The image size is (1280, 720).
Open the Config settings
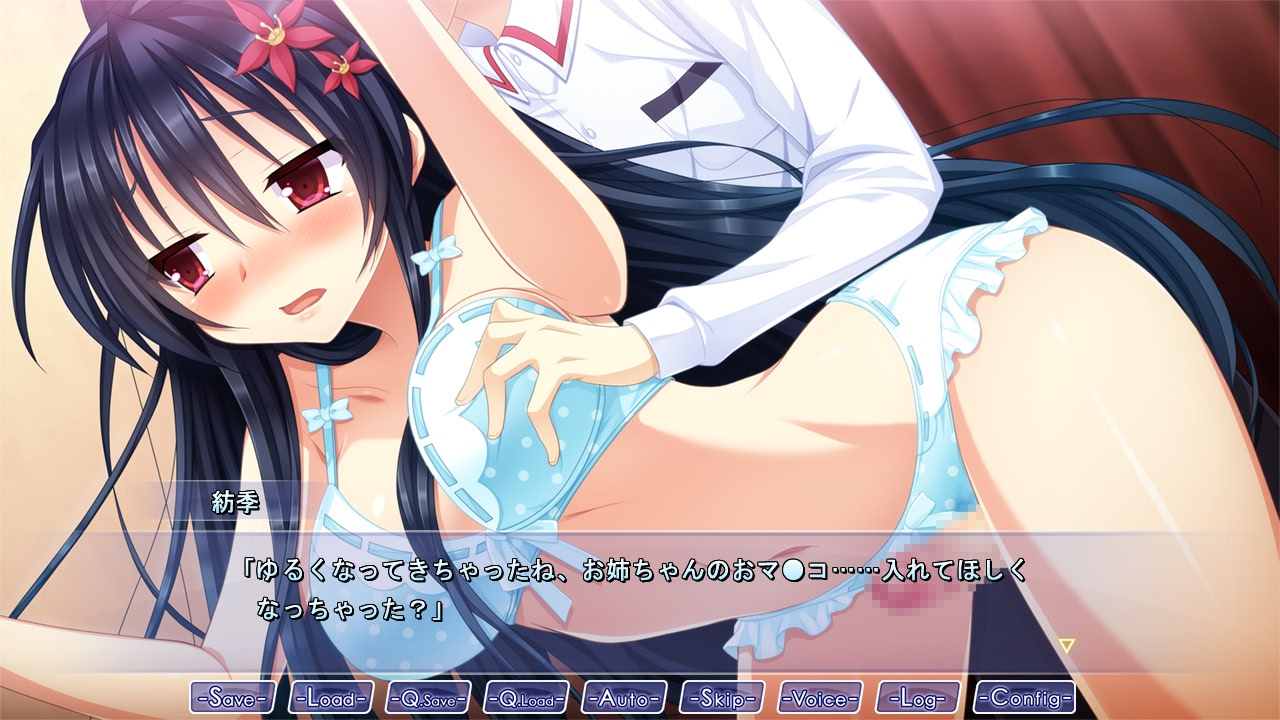pyautogui.click(x=1025, y=697)
